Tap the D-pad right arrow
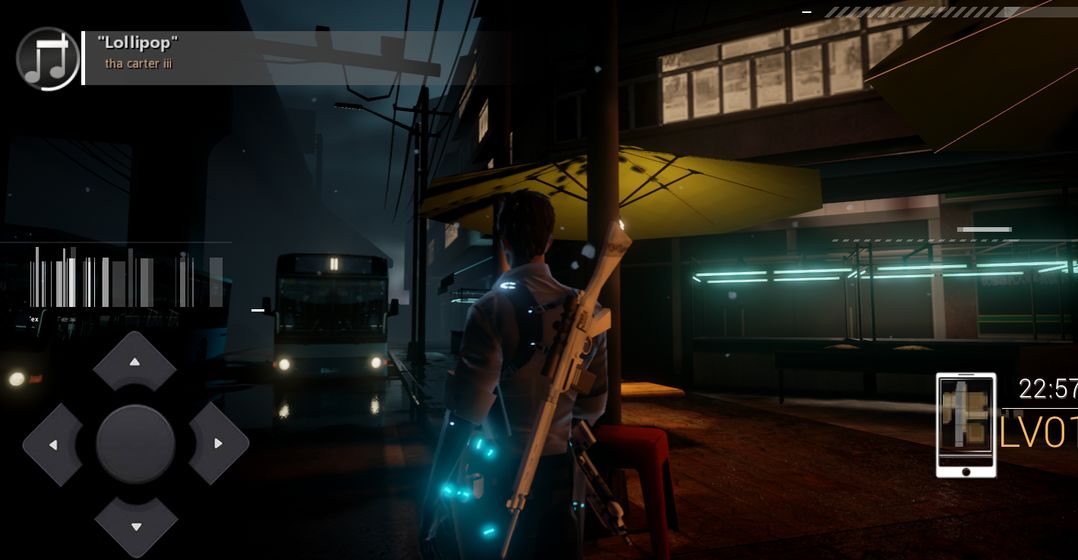 pyautogui.click(x=217, y=444)
